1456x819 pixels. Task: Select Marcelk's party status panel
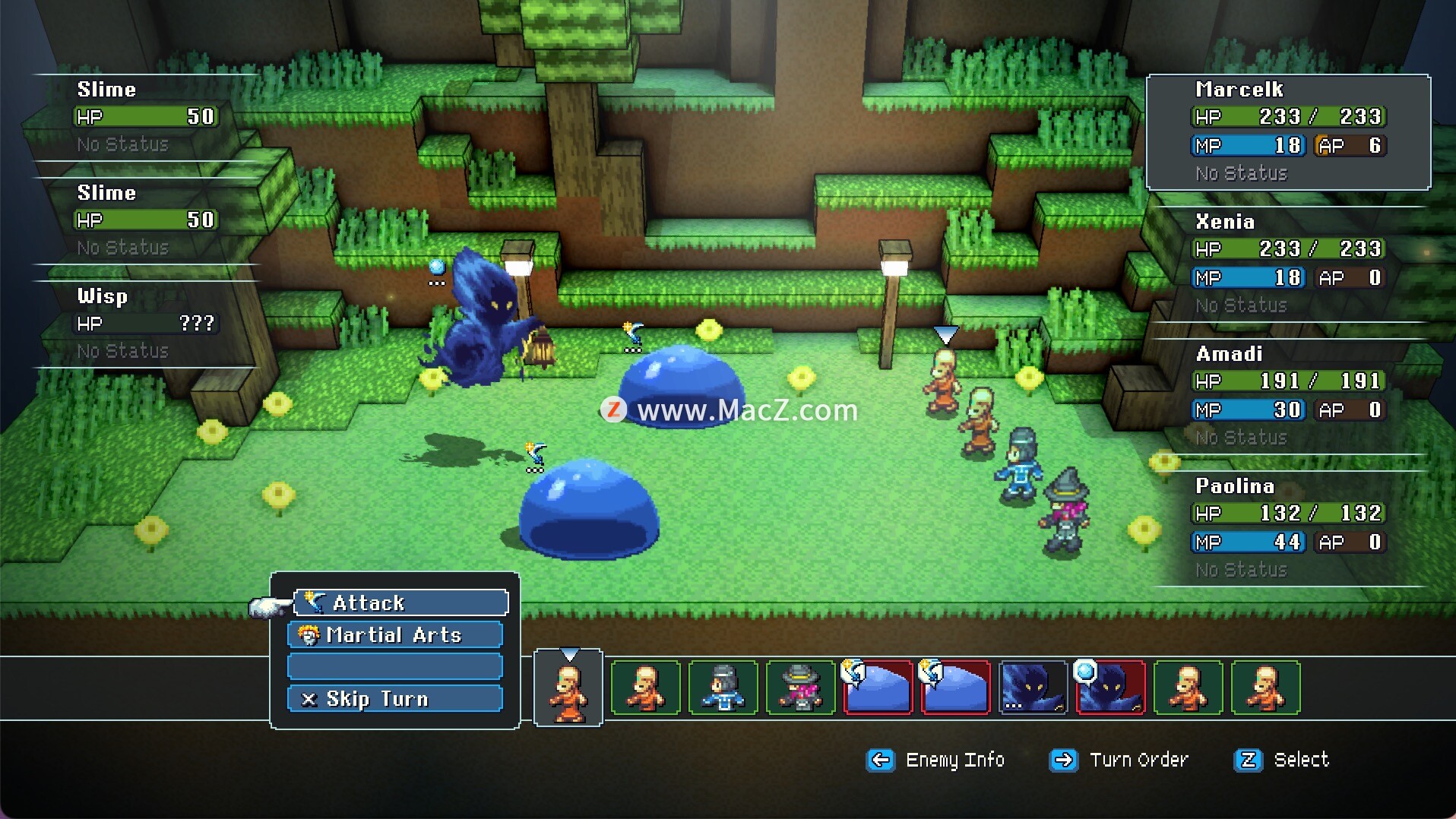[x=1288, y=132]
